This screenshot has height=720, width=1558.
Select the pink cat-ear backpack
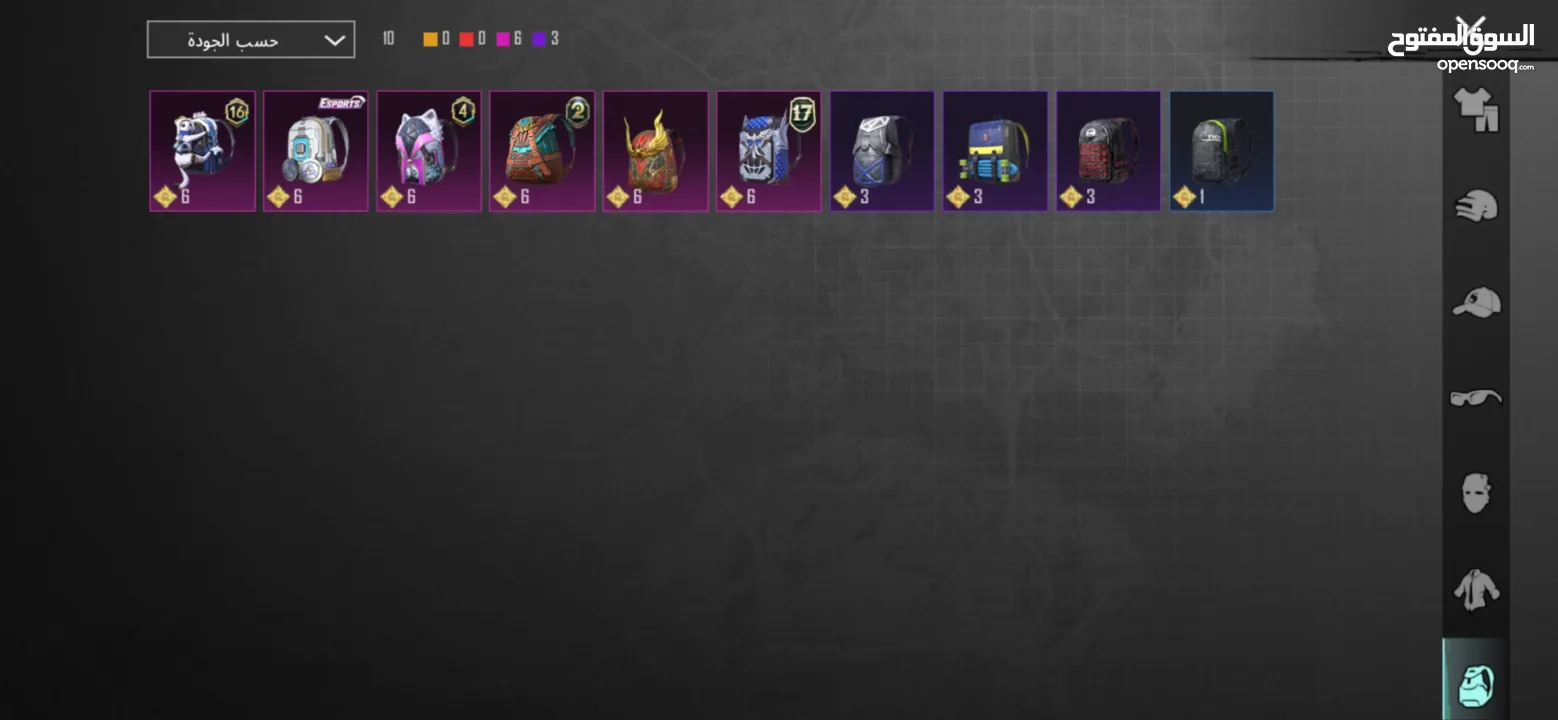pyautogui.click(x=429, y=151)
